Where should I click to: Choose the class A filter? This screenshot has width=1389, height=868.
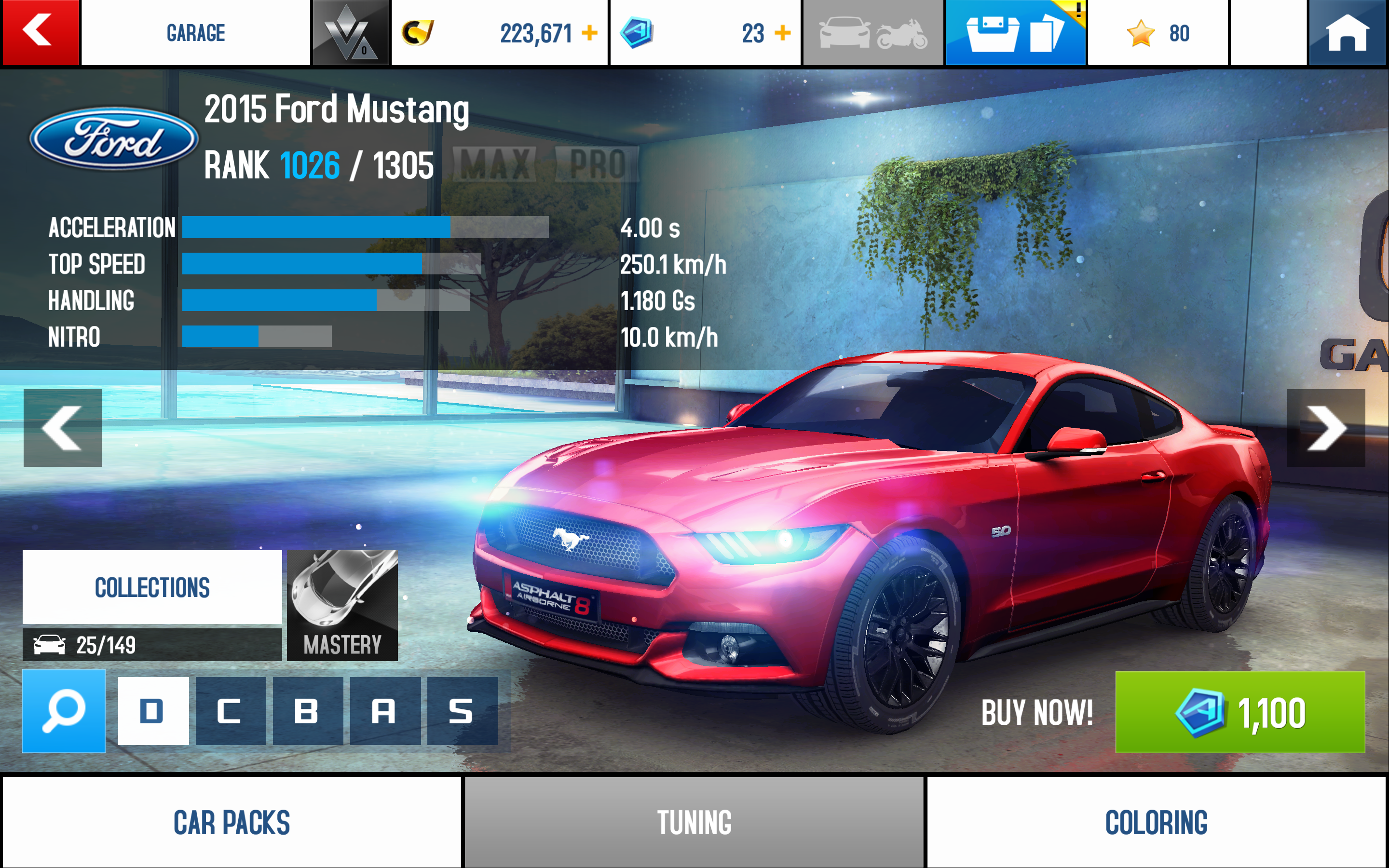tap(384, 711)
